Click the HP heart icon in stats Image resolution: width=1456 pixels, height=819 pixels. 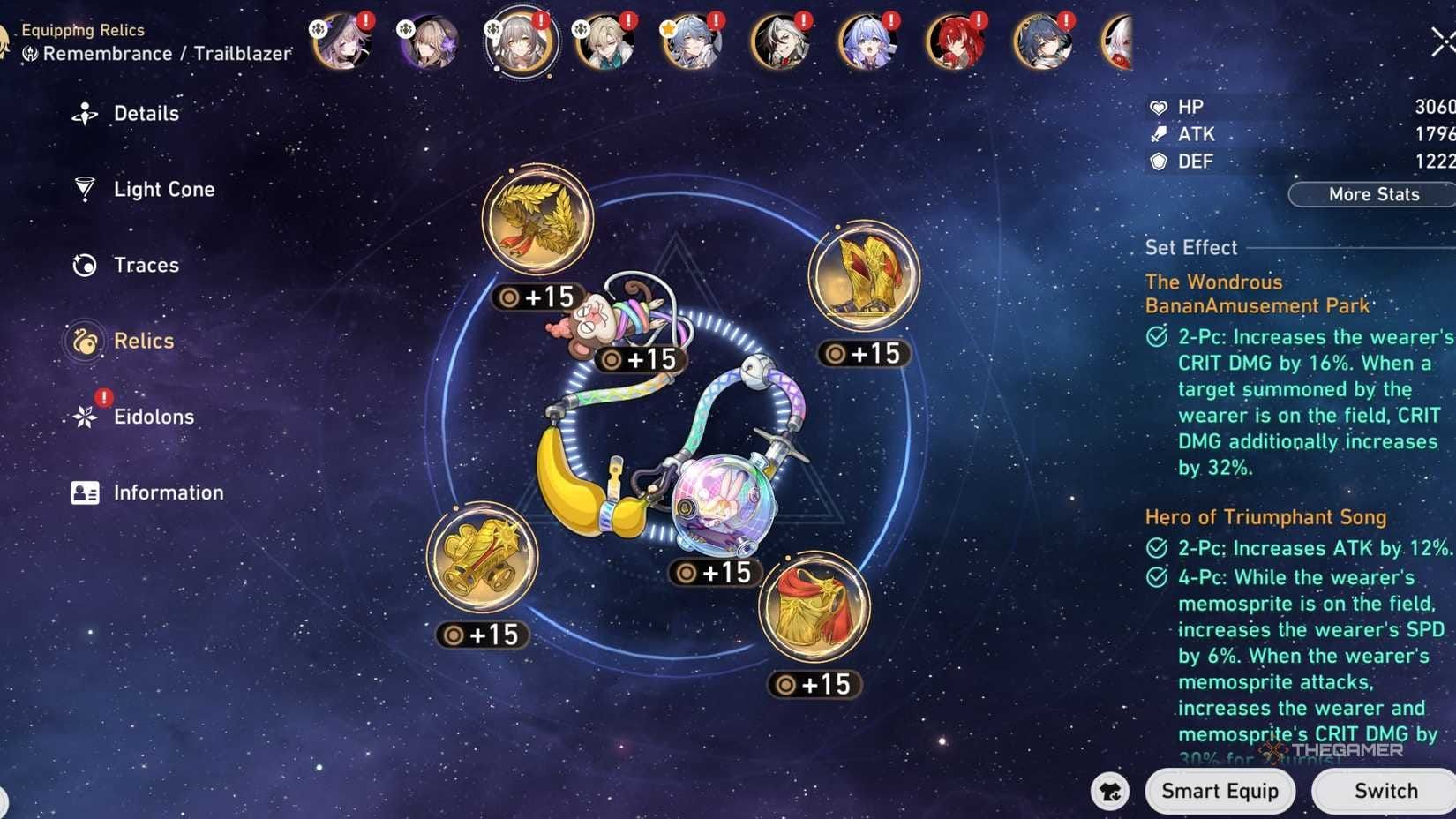[1157, 107]
